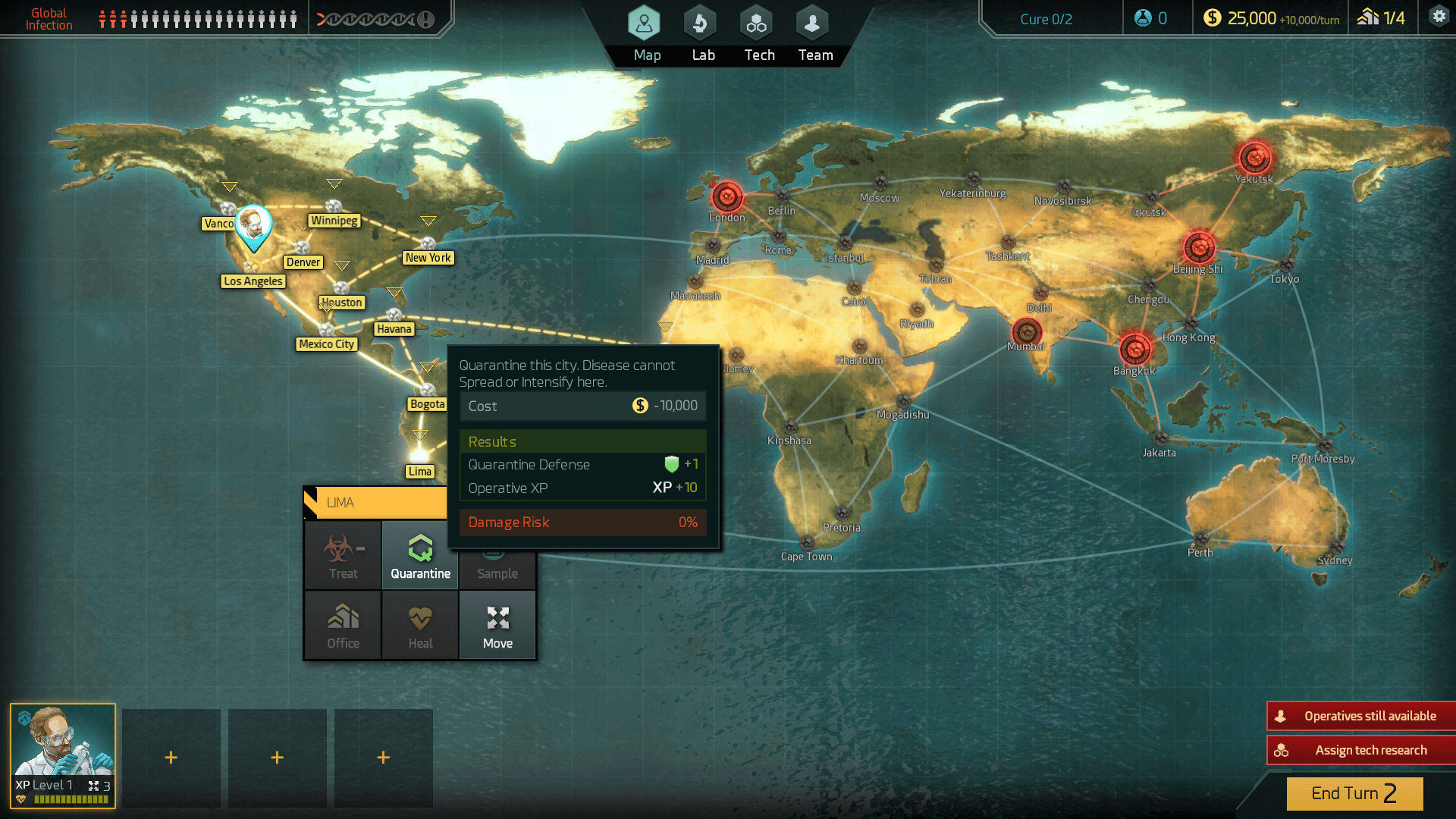Screen dimensions: 1456x819
Task: Switch to the Map tab
Action: click(645, 34)
